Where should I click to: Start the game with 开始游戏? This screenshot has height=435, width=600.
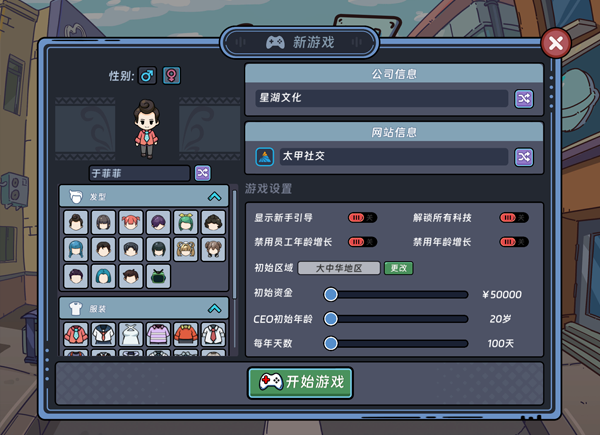click(x=300, y=382)
